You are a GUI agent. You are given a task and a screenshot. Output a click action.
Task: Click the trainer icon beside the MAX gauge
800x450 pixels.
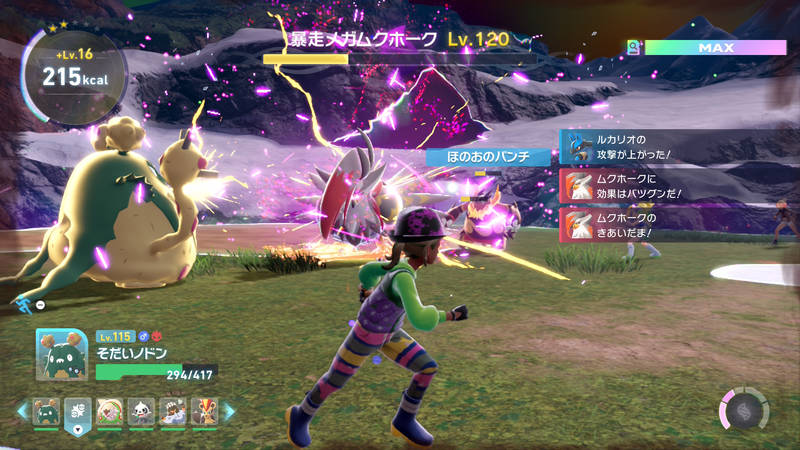[x=633, y=47]
